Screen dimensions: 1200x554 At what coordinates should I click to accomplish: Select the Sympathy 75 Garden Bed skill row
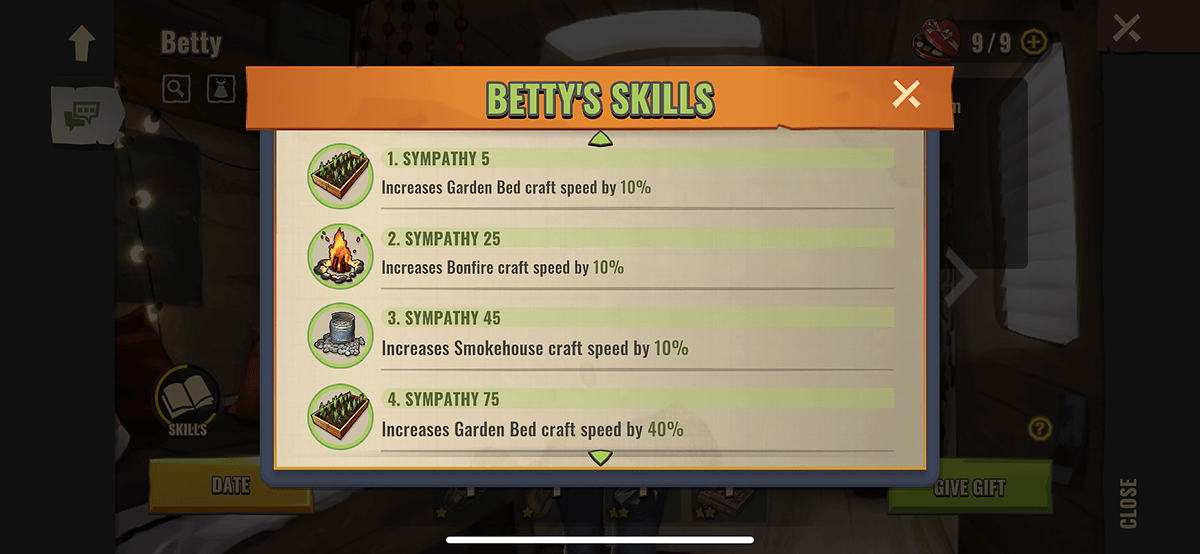tap(600, 417)
